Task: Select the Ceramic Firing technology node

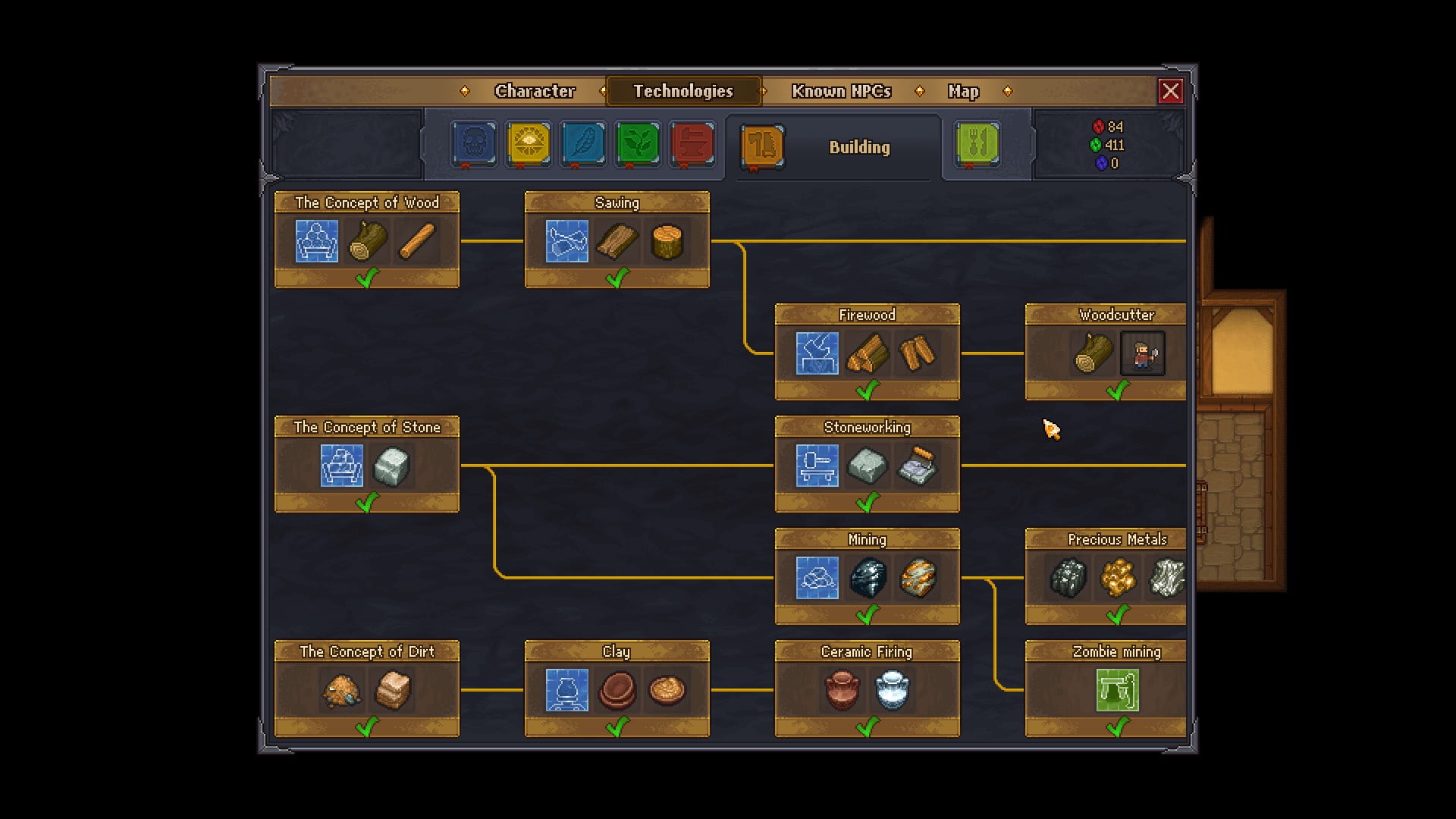Action: tap(867, 689)
